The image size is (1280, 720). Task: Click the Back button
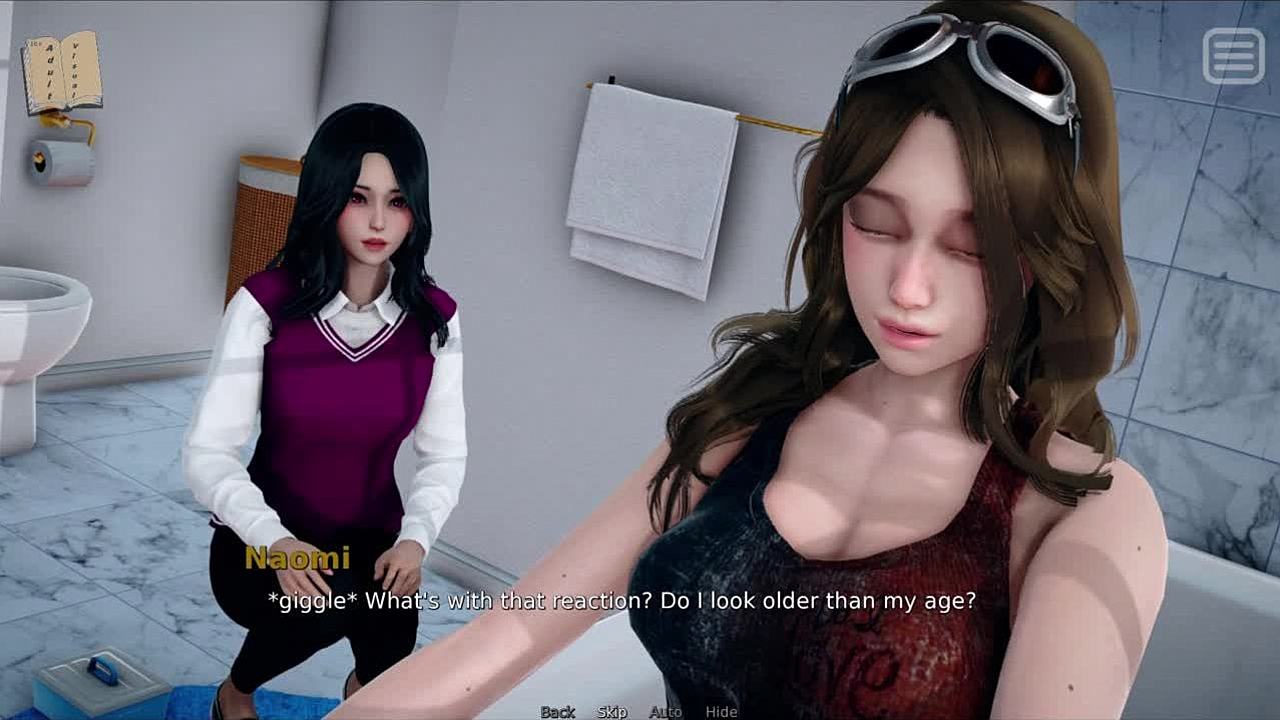tap(558, 712)
